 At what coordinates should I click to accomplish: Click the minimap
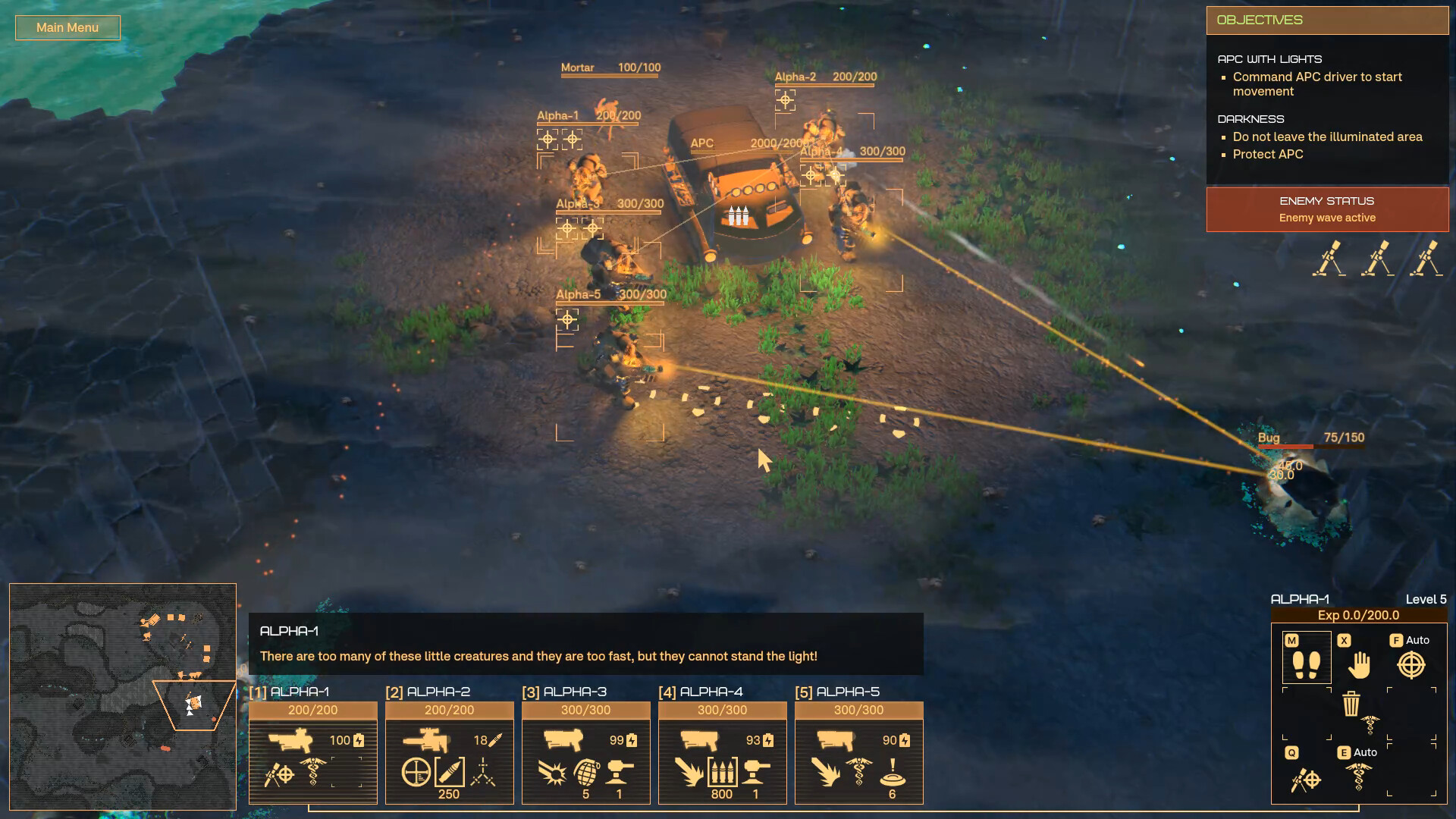pyautogui.click(x=123, y=696)
